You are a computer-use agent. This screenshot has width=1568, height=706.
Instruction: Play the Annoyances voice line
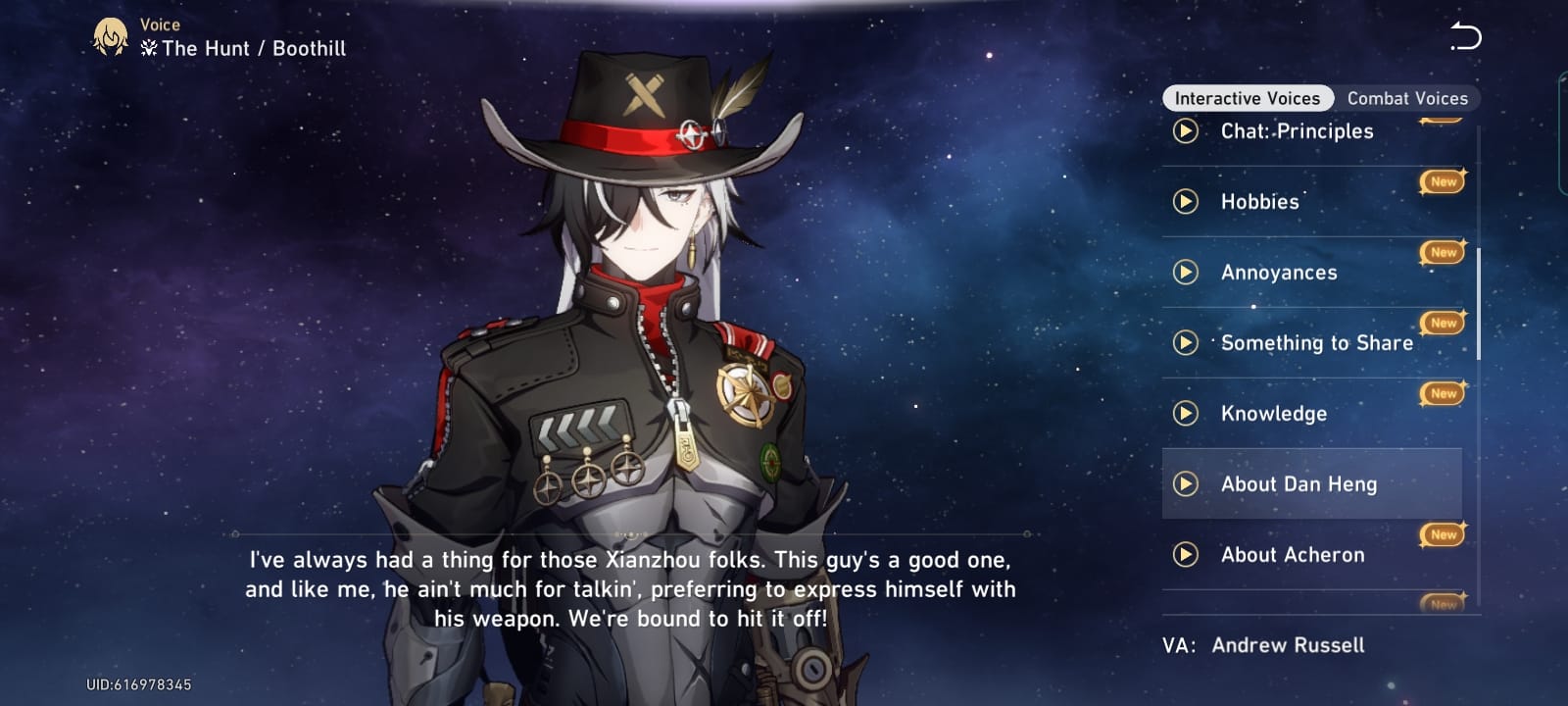coord(1186,273)
